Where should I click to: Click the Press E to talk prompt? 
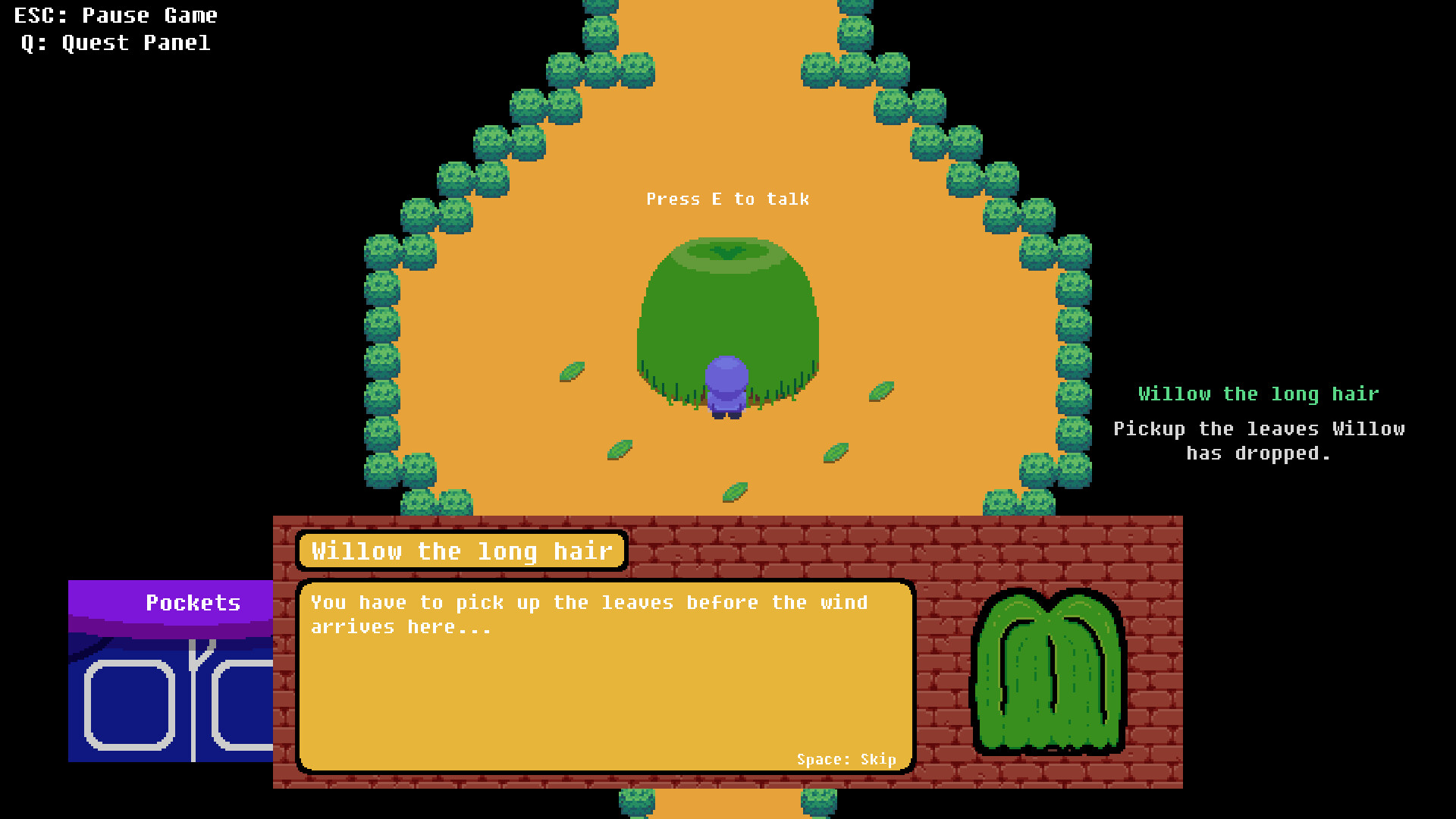[x=728, y=199]
